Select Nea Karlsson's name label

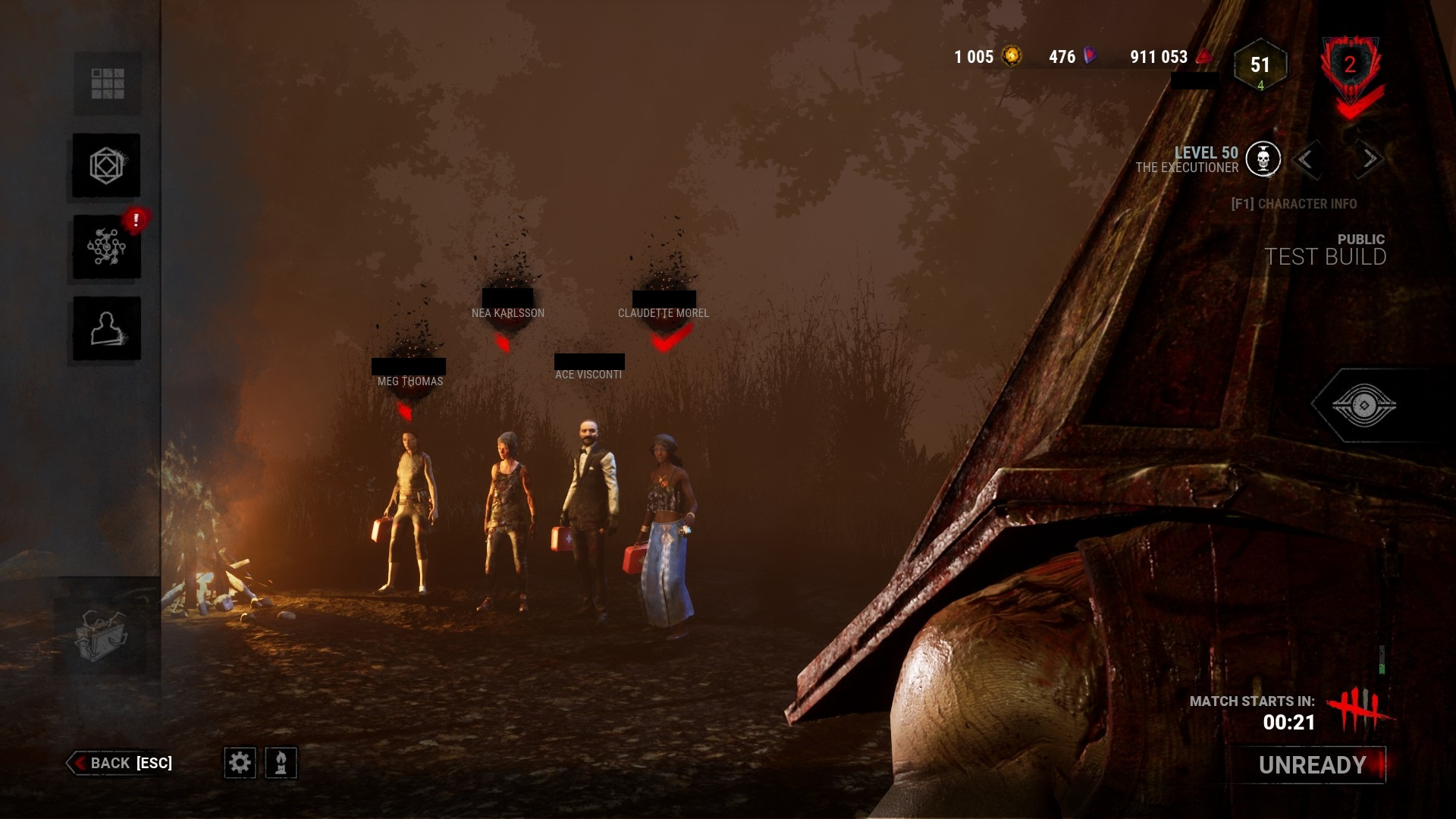point(507,312)
